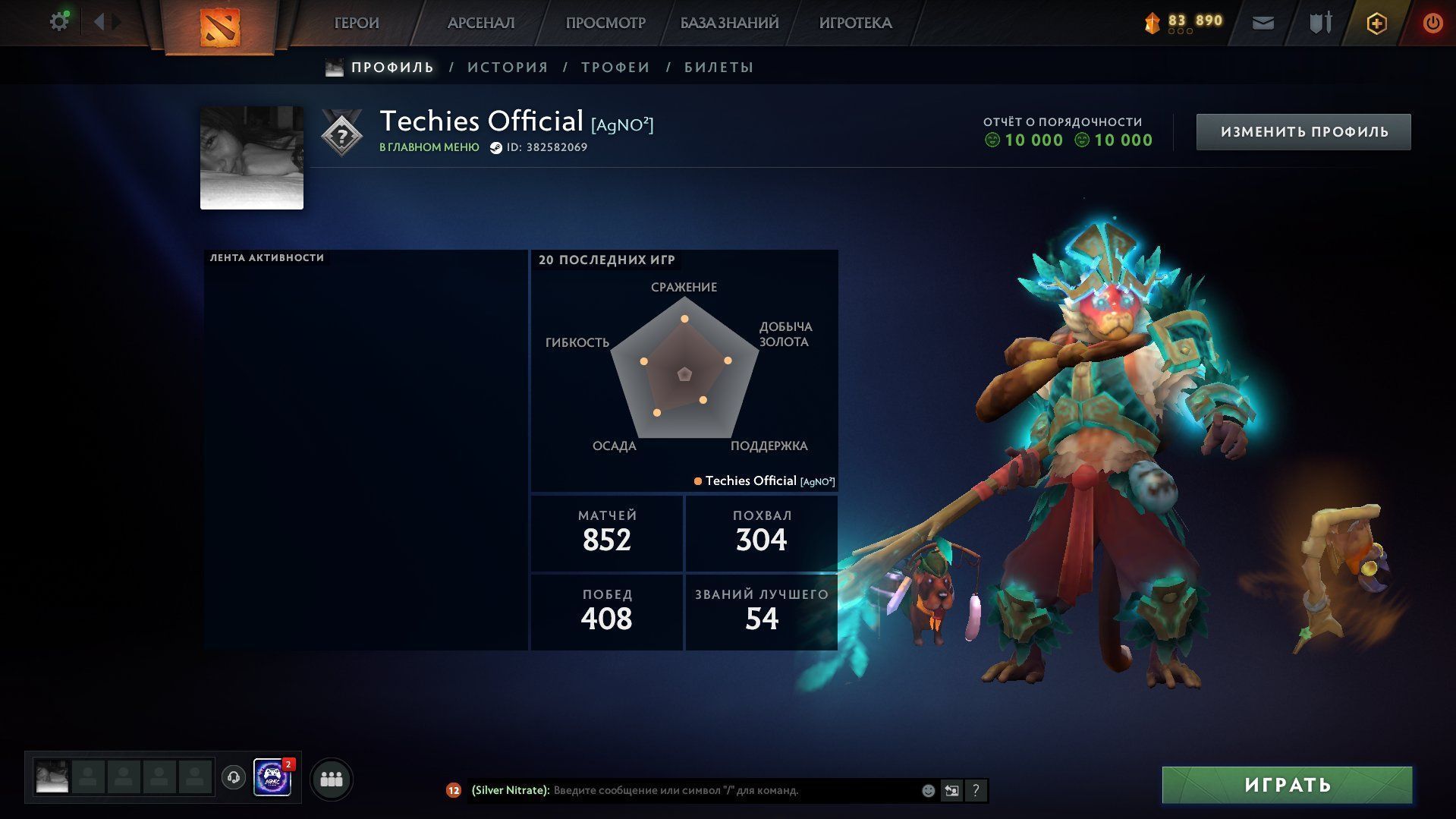Open the friends list group icon
Viewport: 1456px width, 819px height.
pyautogui.click(x=332, y=779)
